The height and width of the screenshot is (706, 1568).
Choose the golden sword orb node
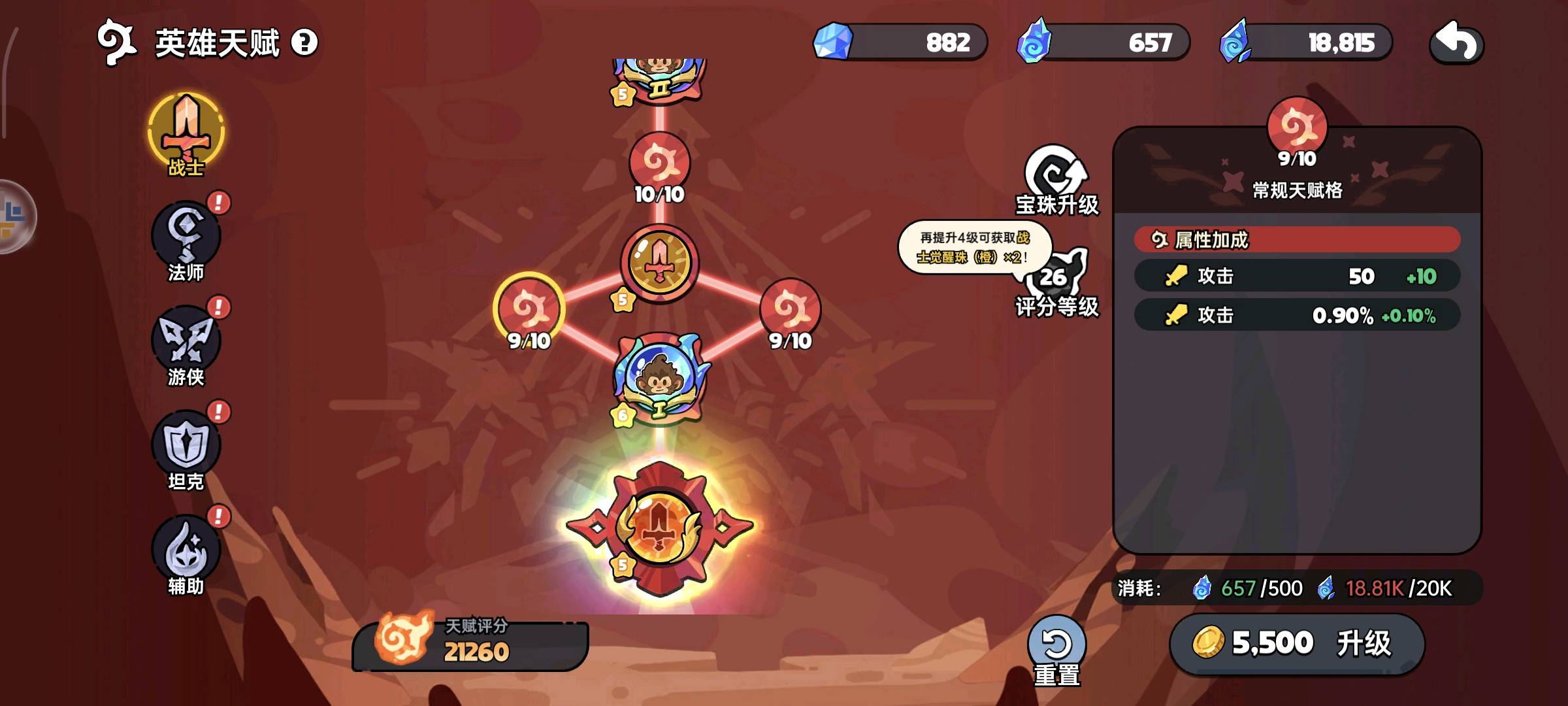click(659, 263)
